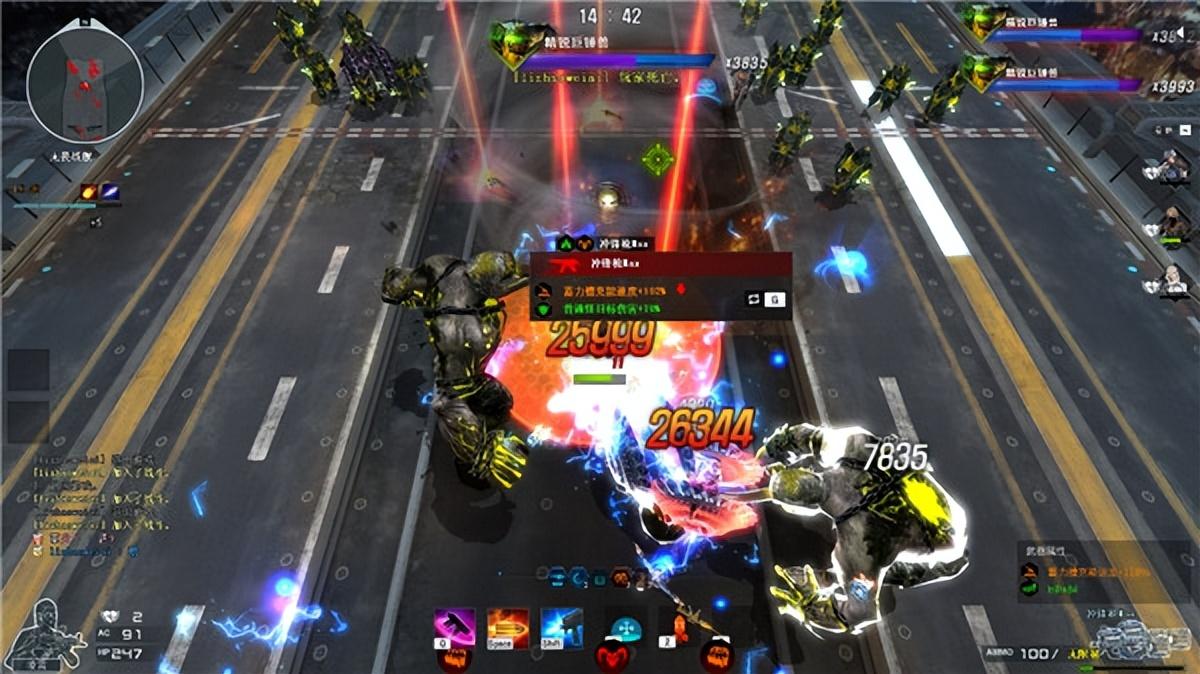Image resolution: width=1200 pixels, height=674 pixels.
Task: Trigger the flaming bullet skill
Action: (507, 629)
